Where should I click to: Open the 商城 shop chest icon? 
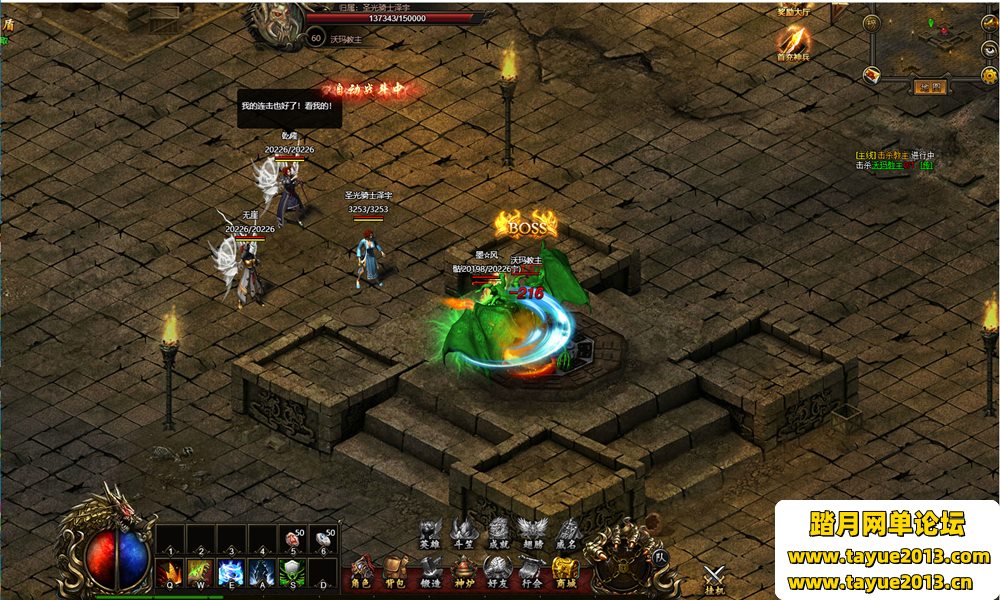click(565, 574)
